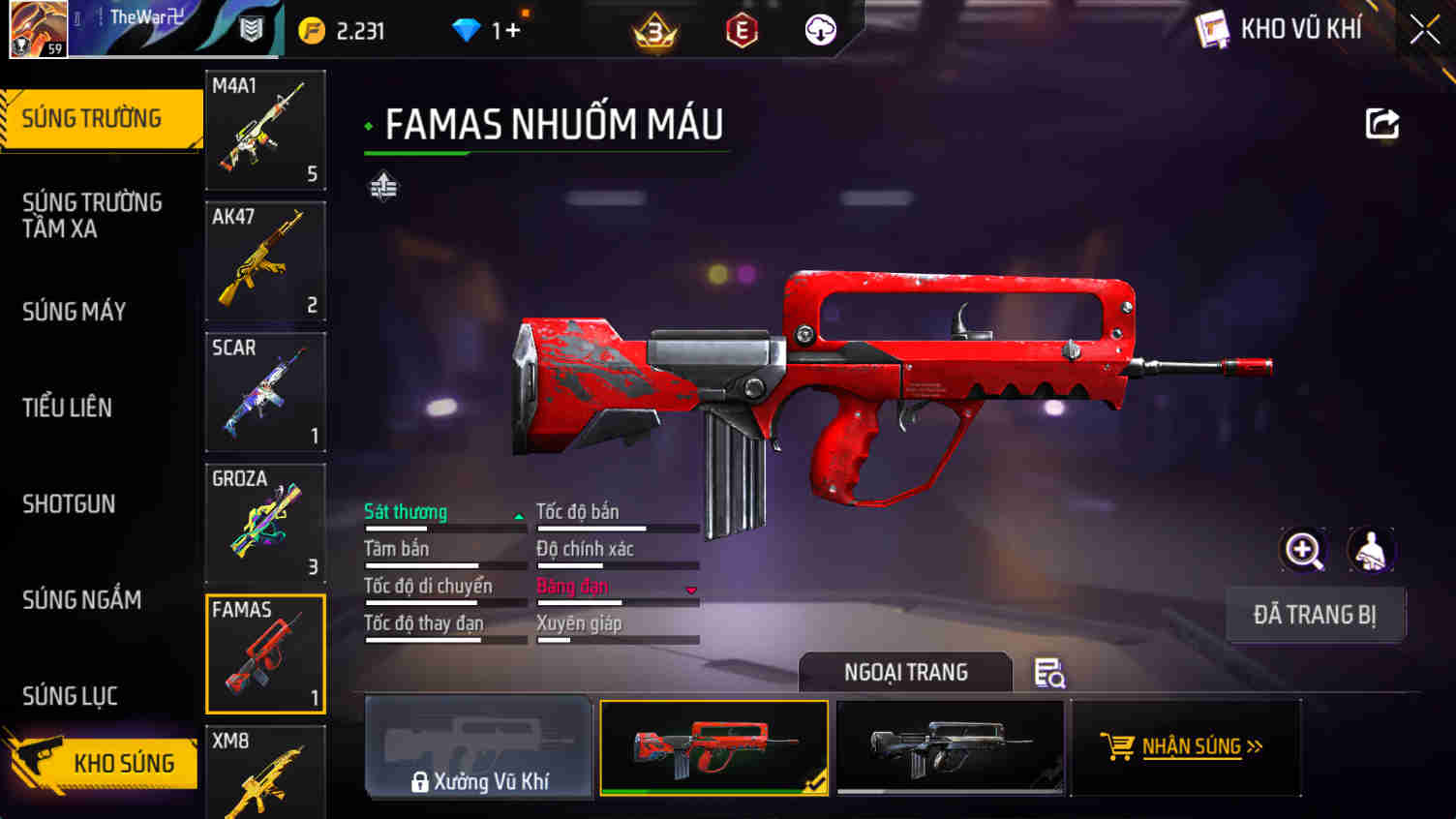Image resolution: width=1456 pixels, height=819 pixels.
Task: Share the weapon with the share icon
Action: (x=1382, y=124)
